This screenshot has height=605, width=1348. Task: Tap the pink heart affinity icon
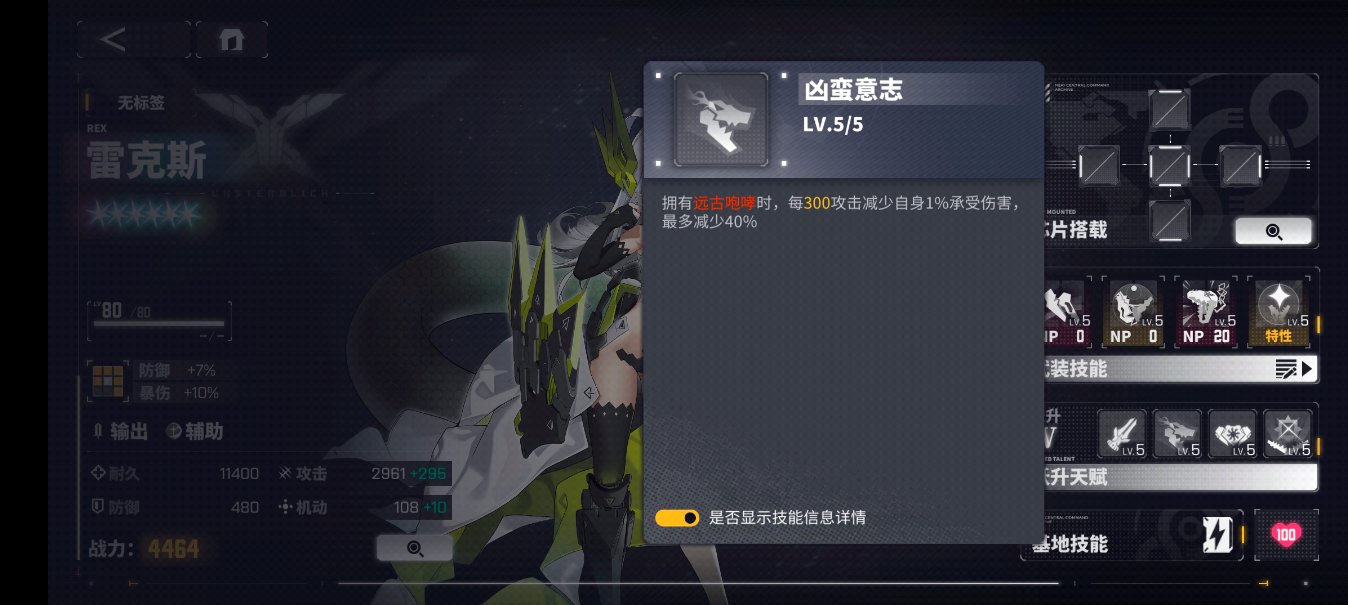[x=1285, y=535]
